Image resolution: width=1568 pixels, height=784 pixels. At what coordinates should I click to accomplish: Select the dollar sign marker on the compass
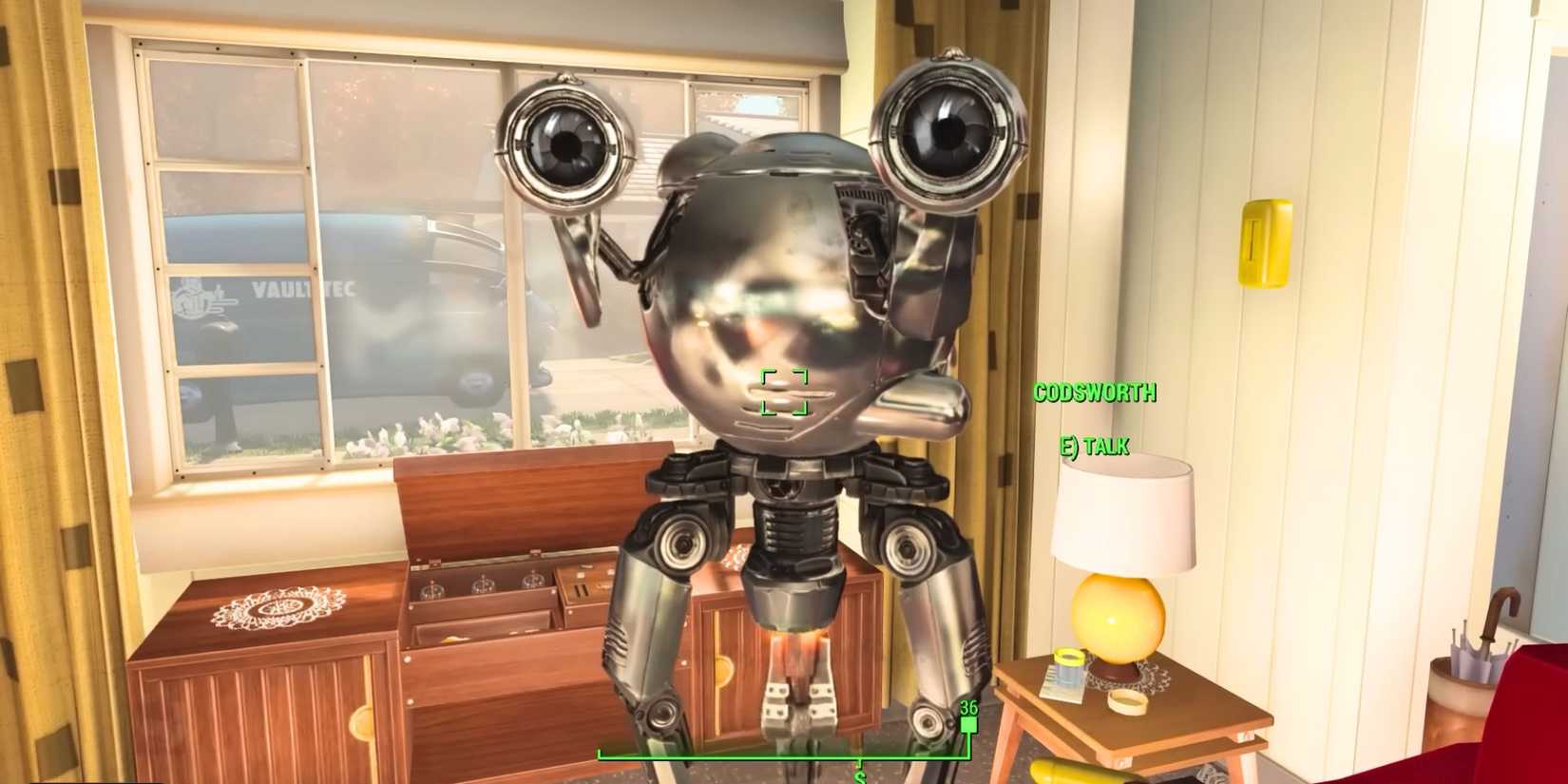861,774
